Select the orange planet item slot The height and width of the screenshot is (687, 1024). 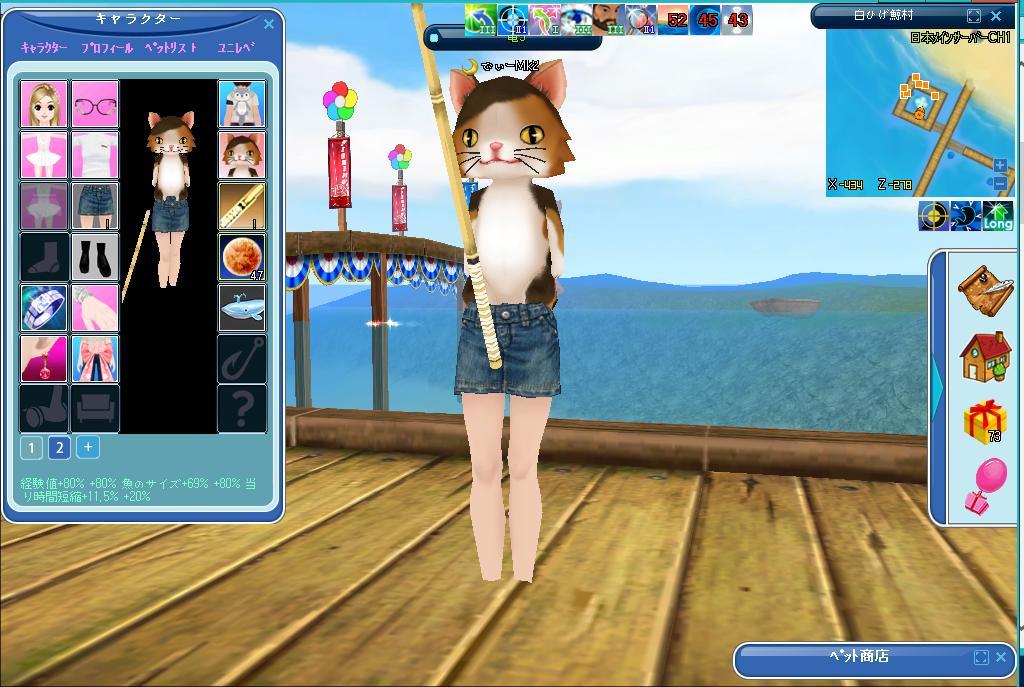pos(242,257)
